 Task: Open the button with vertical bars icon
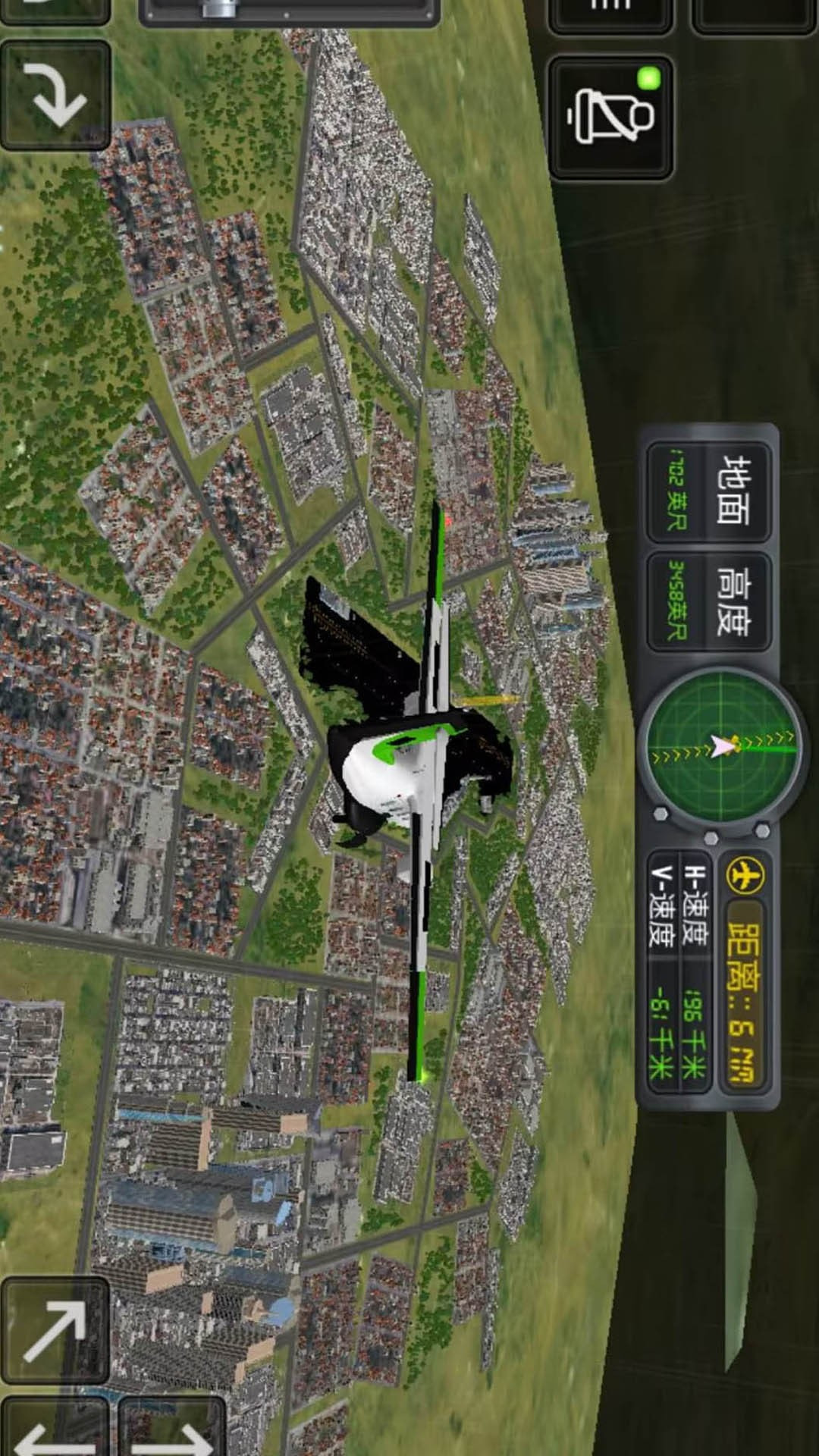point(610,11)
